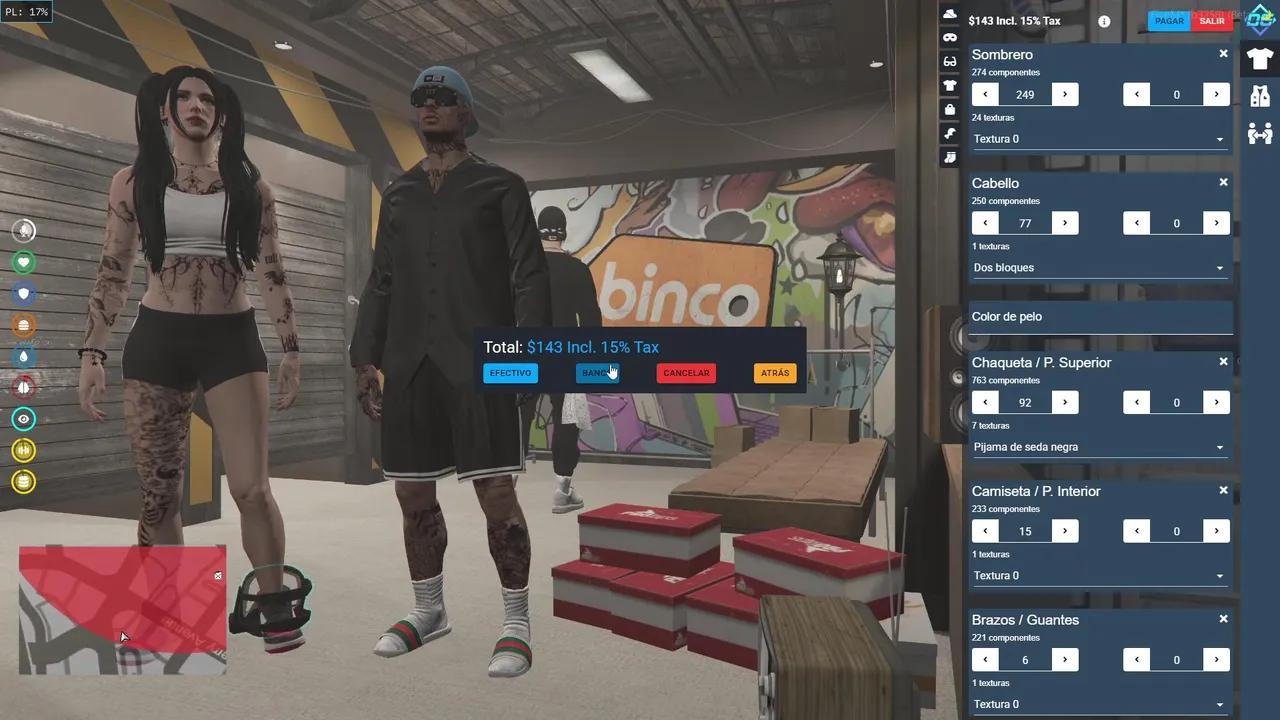Switch to the t-shirt tab on the right panel
This screenshot has height=720, width=1280.
click(x=1259, y=59)
